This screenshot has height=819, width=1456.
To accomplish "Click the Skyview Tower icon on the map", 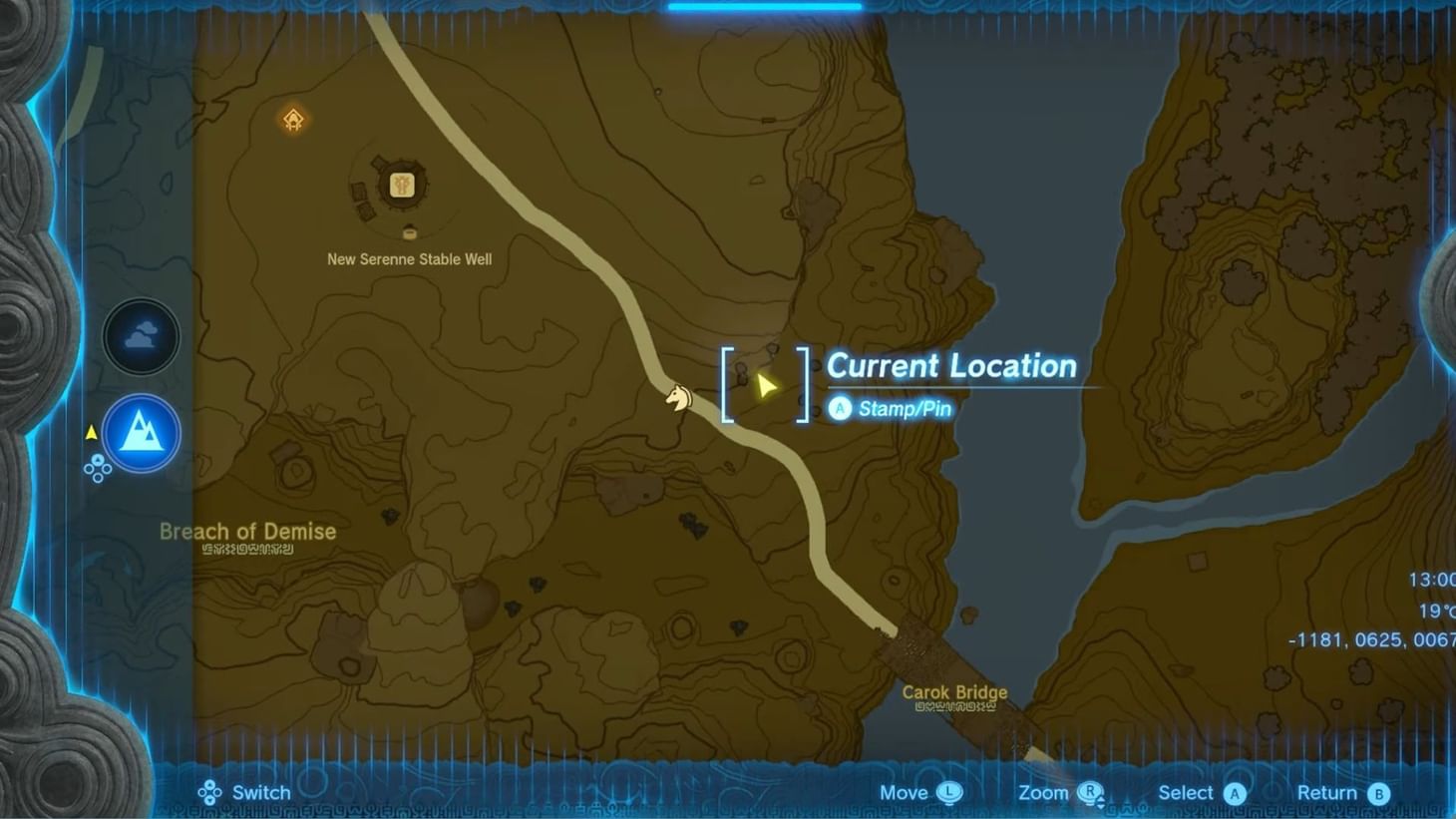I will pyautogui.click(x=291, y=120).
